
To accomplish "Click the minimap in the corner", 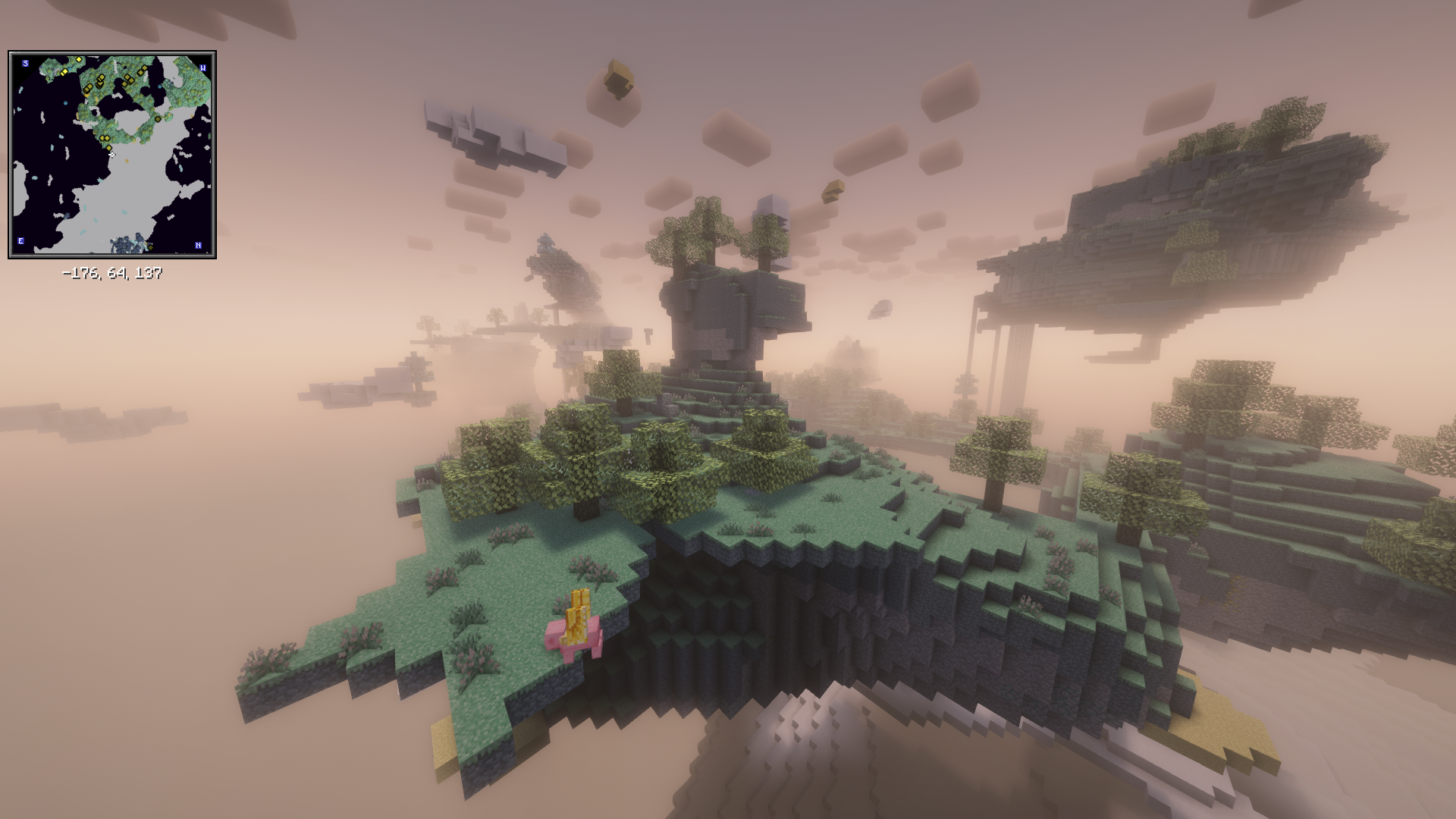I will tap(112, 155).
